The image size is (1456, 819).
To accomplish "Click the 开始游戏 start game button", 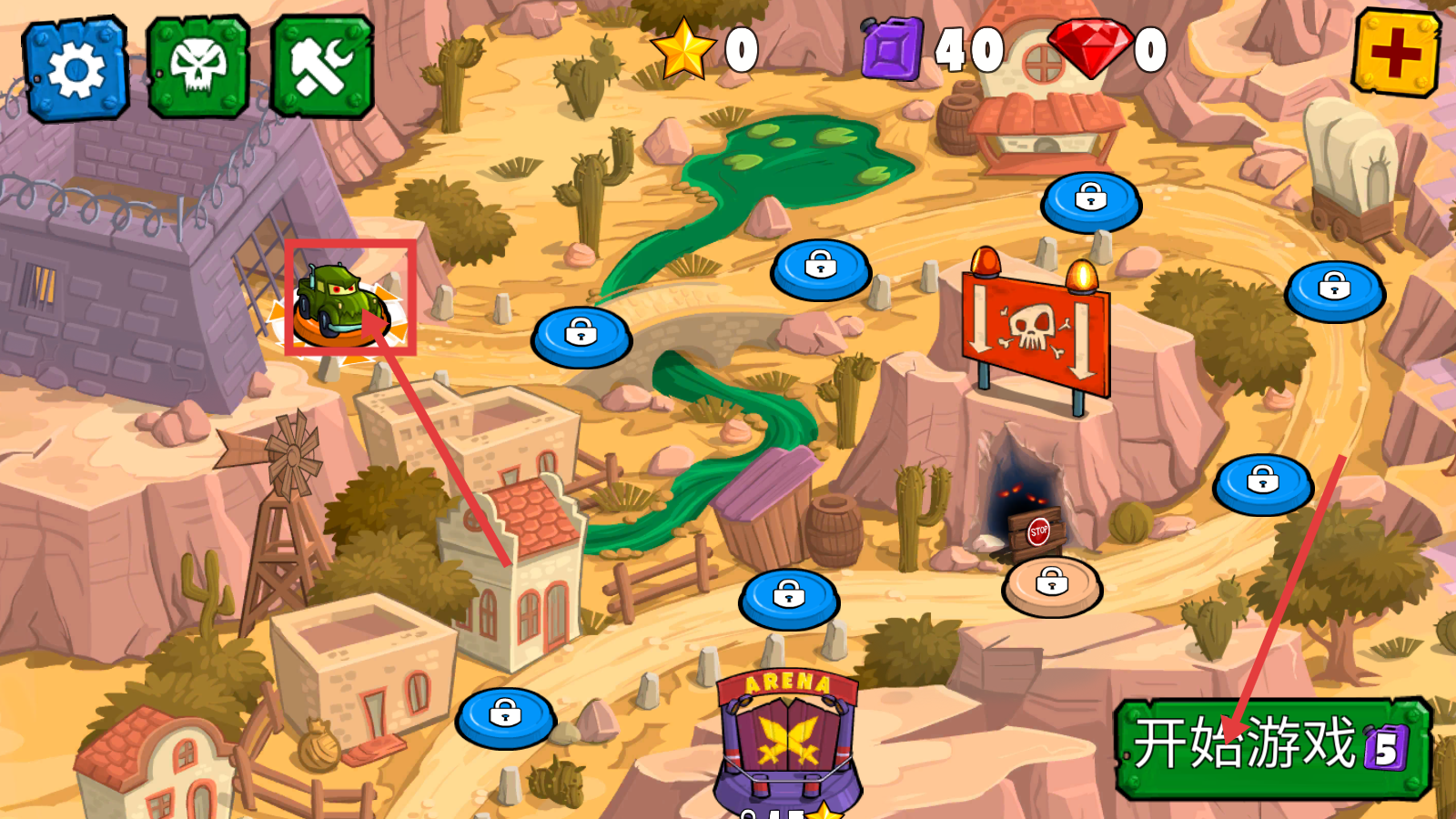I will (x=1272, y=747).
